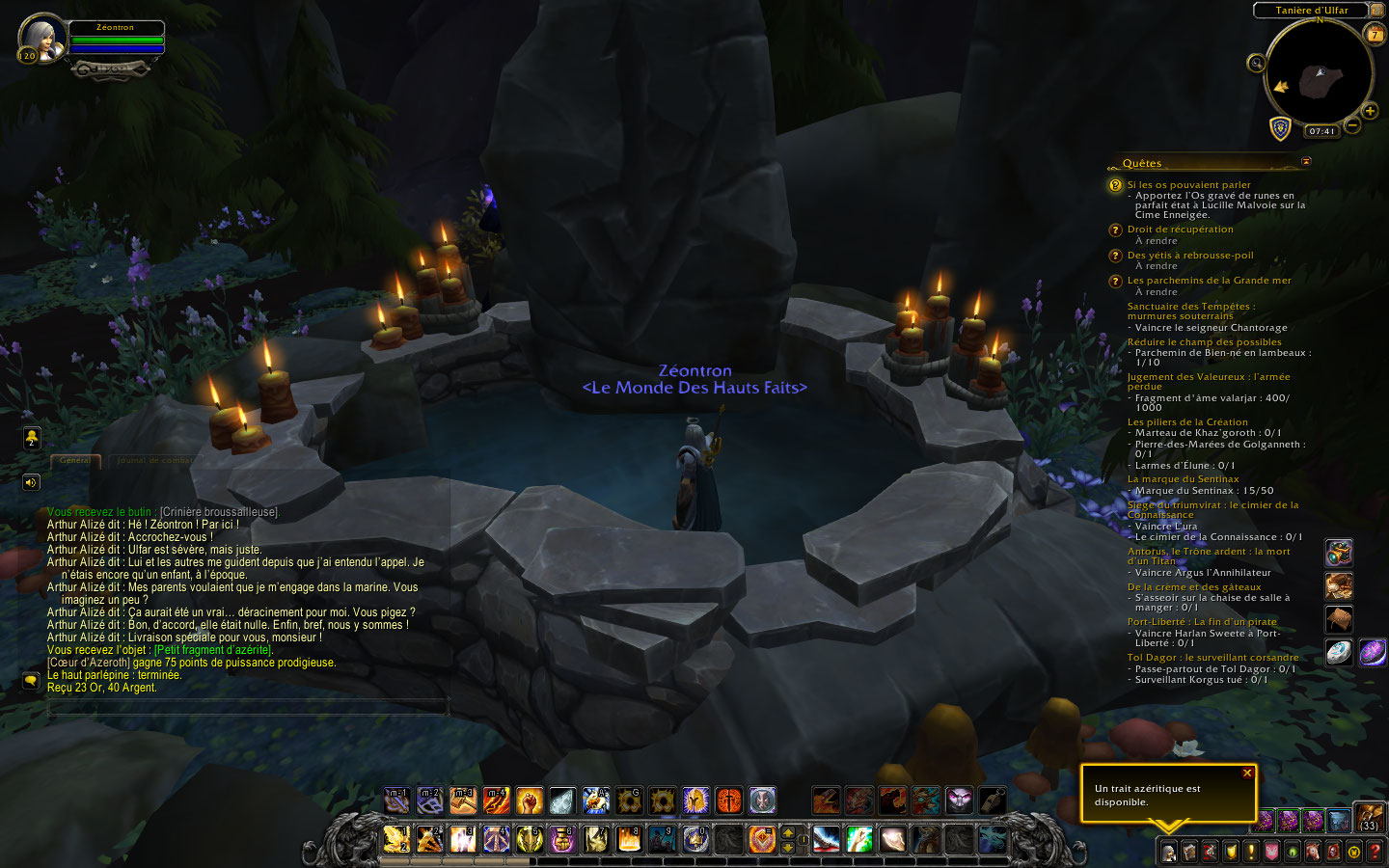Select the "Si les os pouvaient parler" quest
1389x868 pixels.
[x=1188, y=185]
